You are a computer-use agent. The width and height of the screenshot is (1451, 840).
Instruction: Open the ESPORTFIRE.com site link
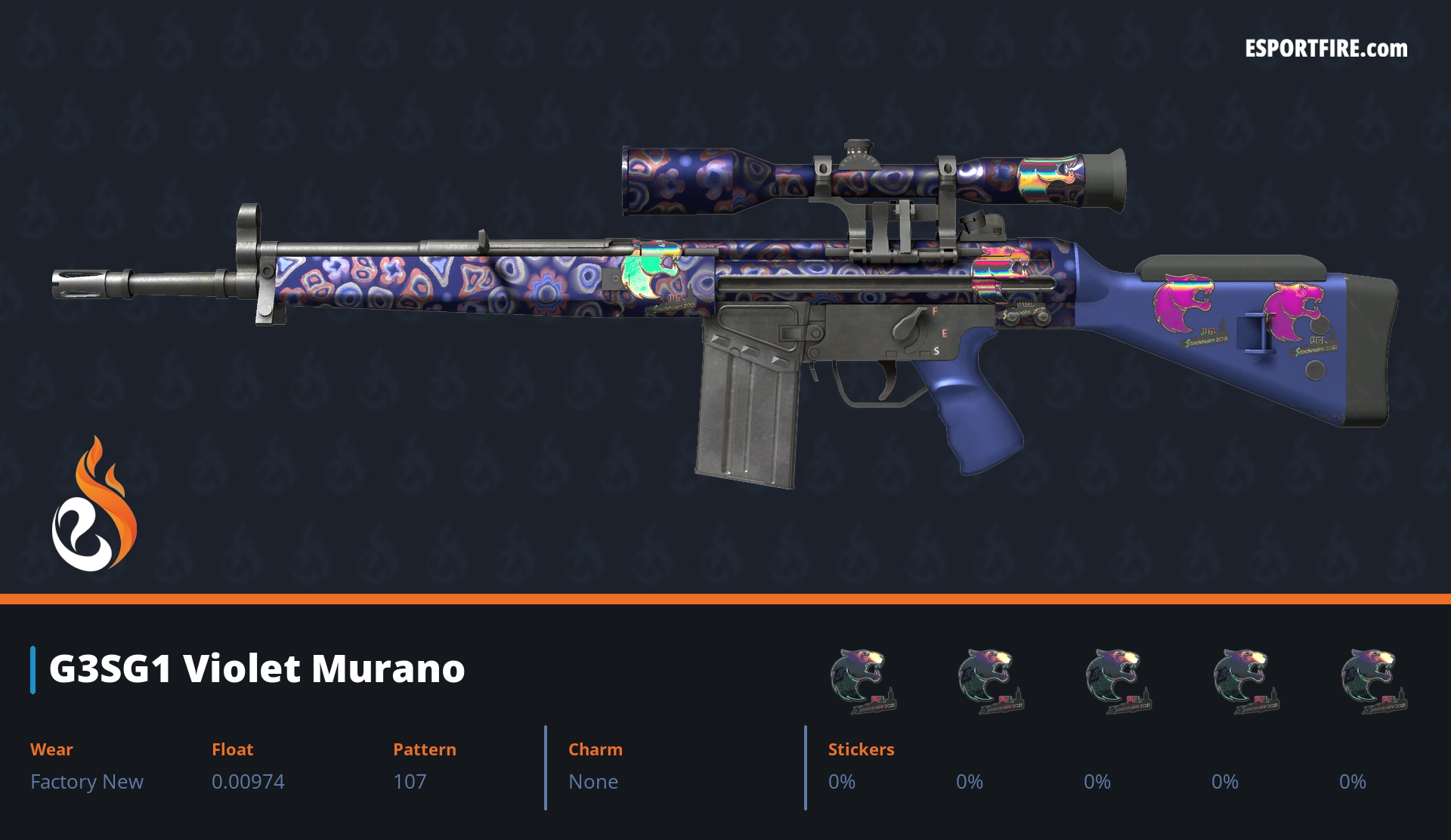pos(1326,49)
